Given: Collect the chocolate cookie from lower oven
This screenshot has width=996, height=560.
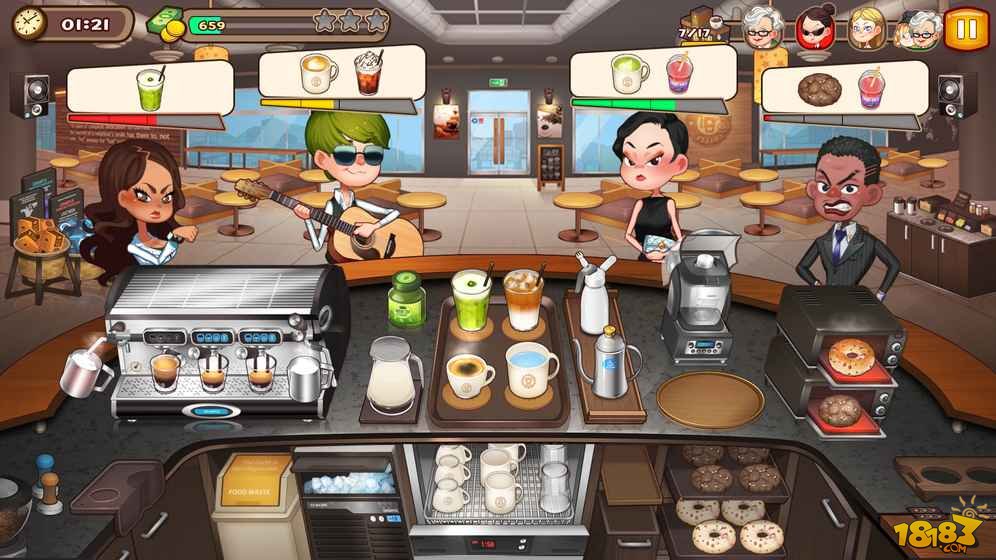Looking at the screenshot, I should pyautogui.click(x=840, y=409).
